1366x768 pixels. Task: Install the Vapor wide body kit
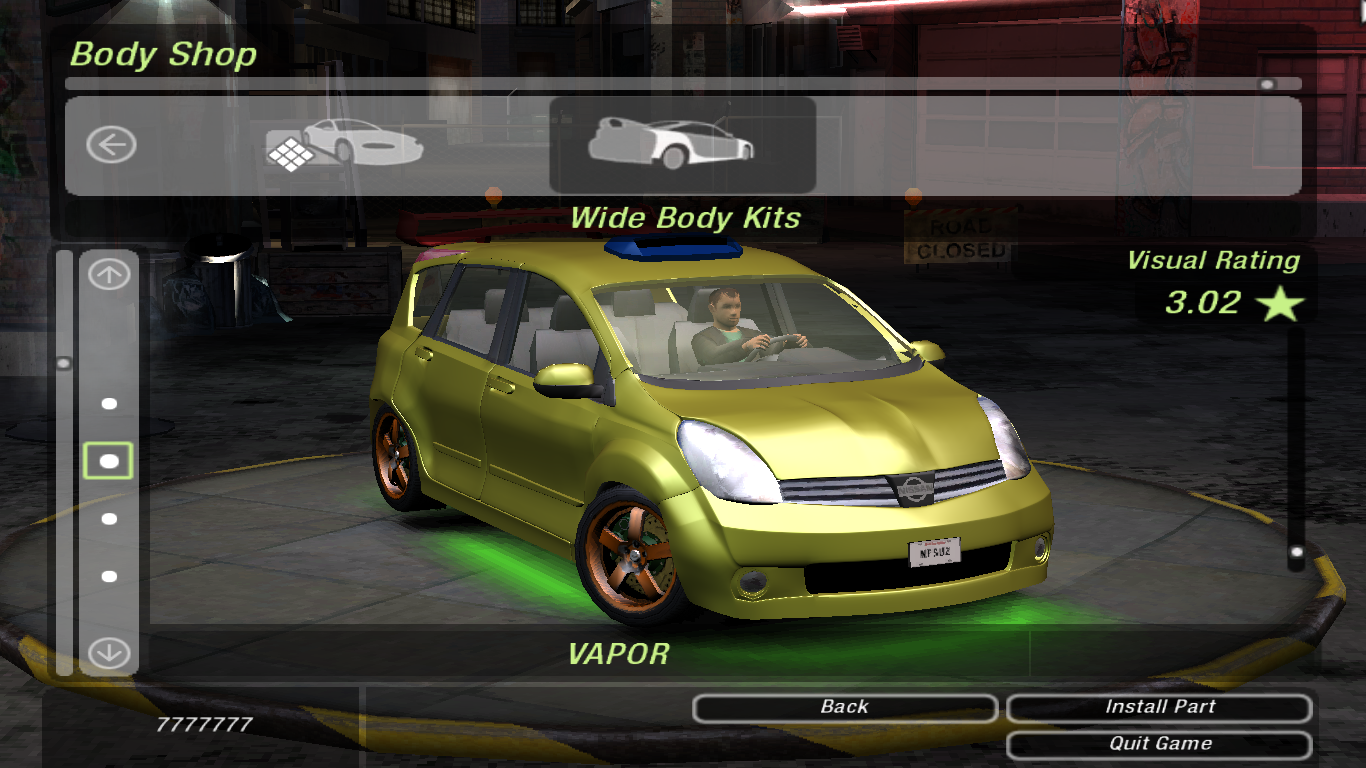click(x=1159, y=707)
